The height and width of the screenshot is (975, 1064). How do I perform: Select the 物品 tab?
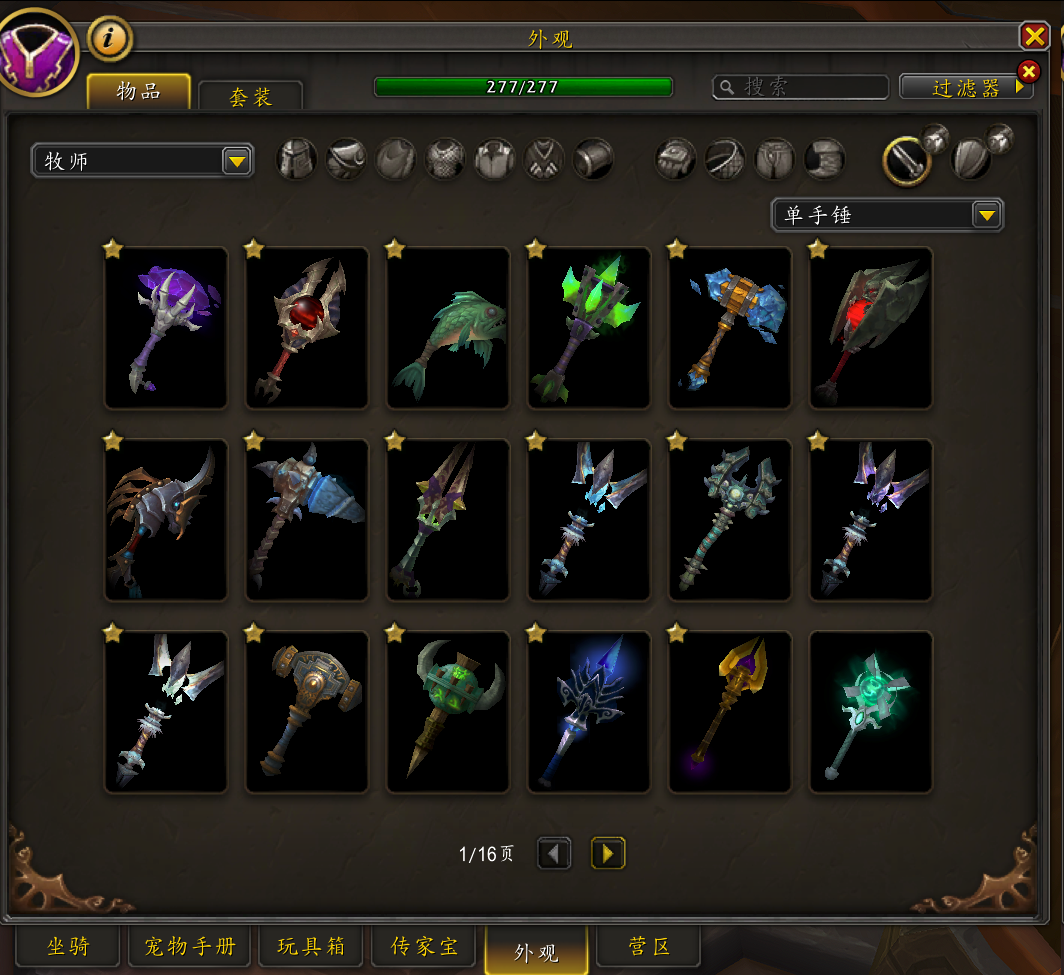click(138, 91)
